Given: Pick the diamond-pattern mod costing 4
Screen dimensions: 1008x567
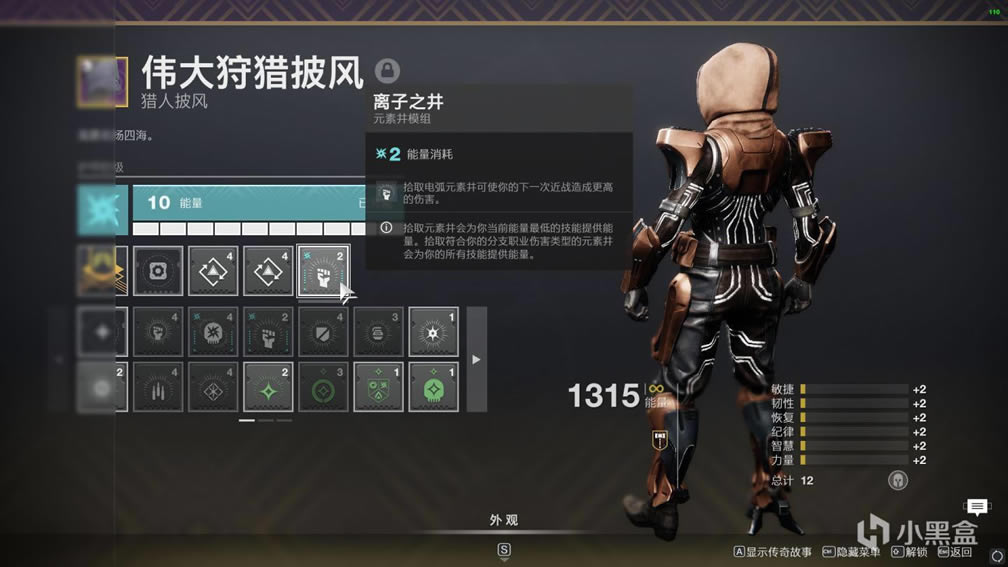Looking at the screenshot, I should [213, 387].
